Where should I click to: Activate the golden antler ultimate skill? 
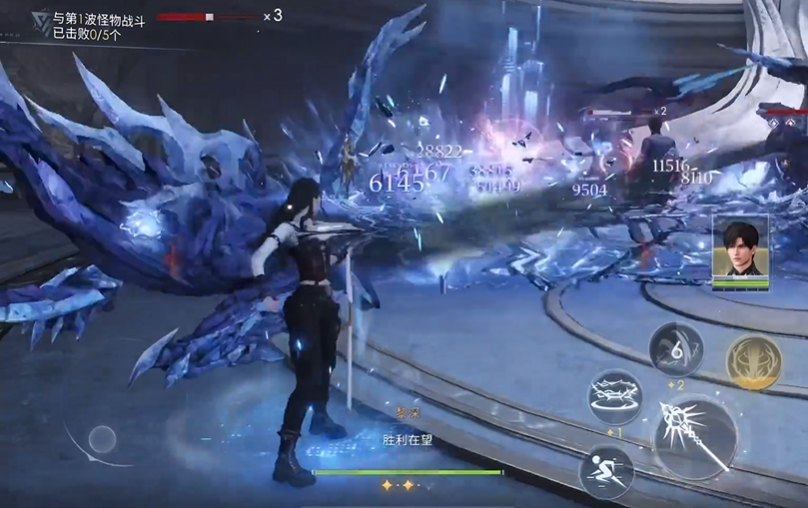click(753, 362)
